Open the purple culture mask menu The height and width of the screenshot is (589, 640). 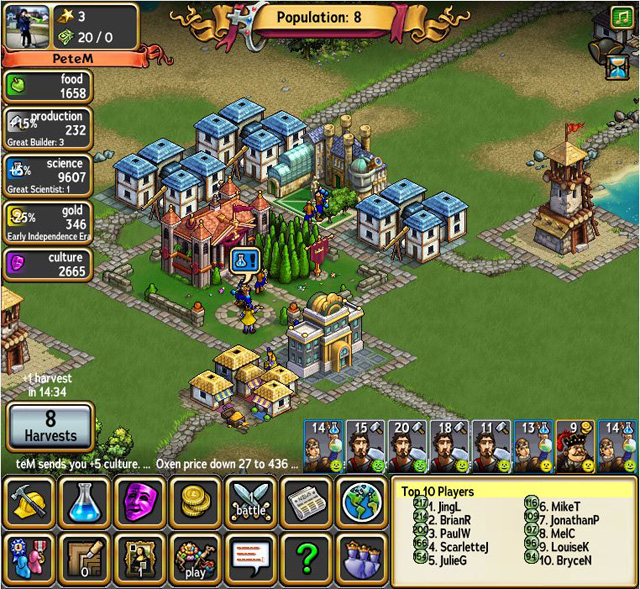pos(141,502)
